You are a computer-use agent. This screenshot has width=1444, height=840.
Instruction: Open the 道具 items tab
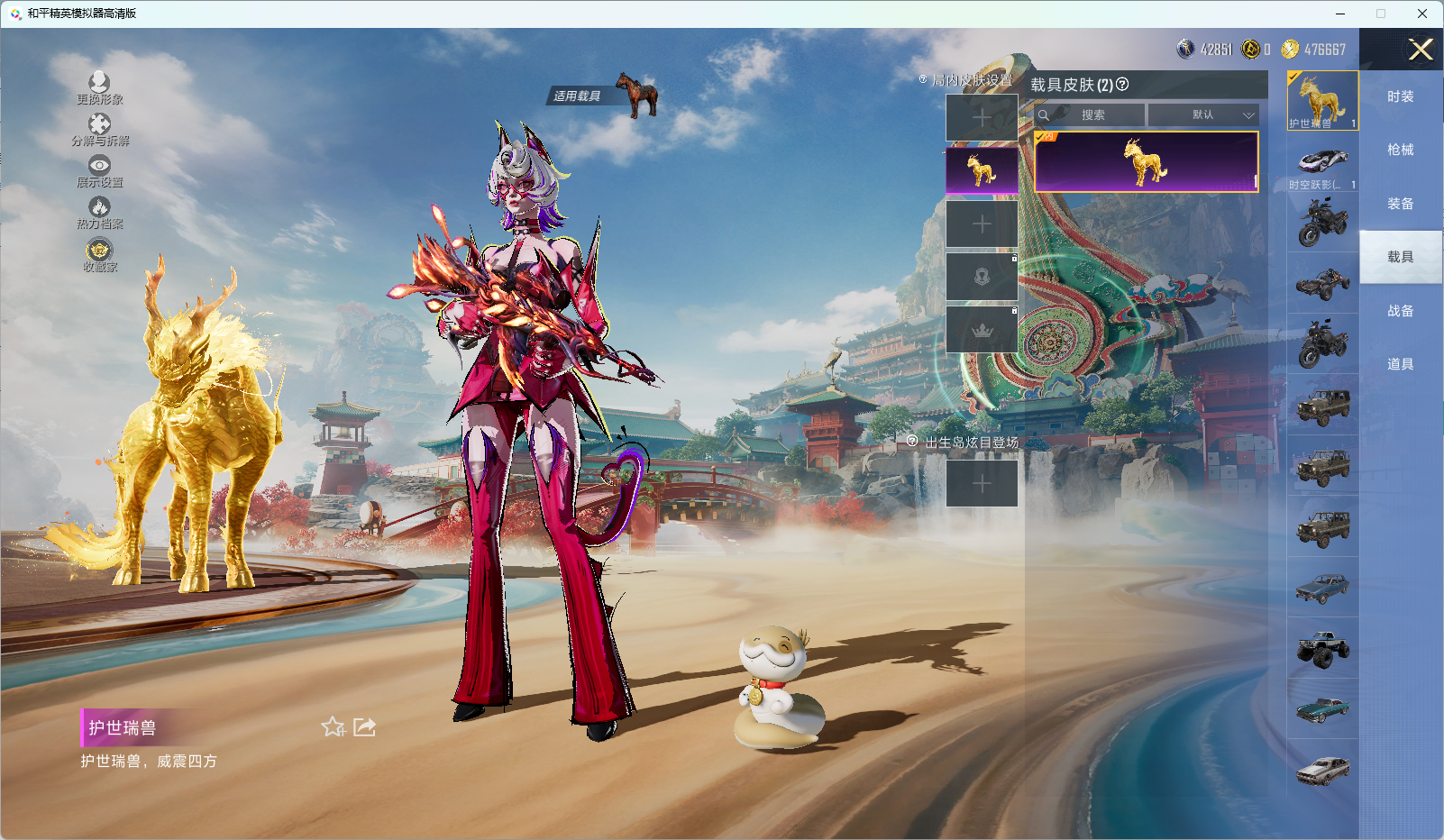[x=1400, y=364]
